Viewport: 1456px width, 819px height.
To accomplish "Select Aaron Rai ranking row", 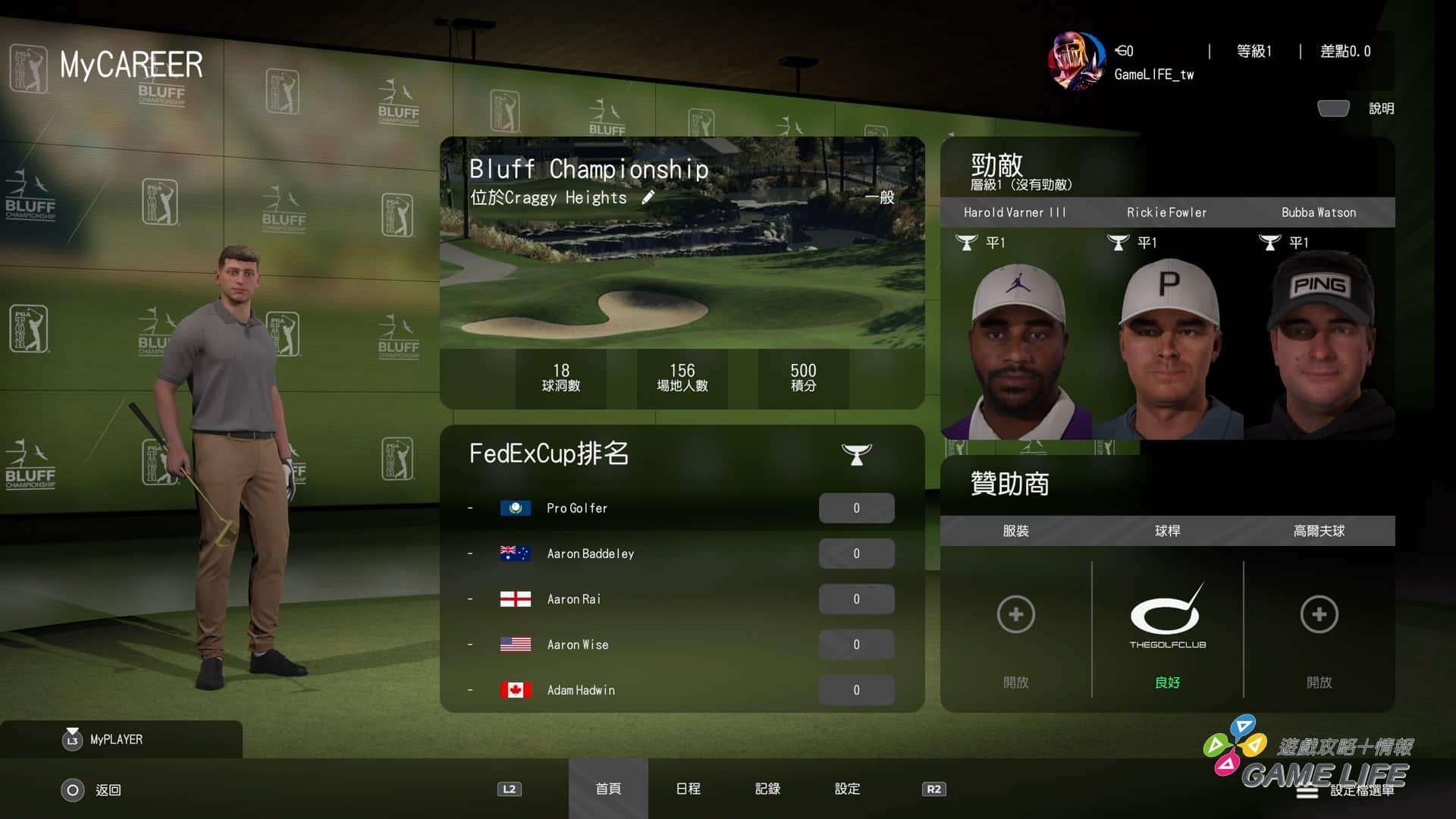I will click(x=682, y=599).
